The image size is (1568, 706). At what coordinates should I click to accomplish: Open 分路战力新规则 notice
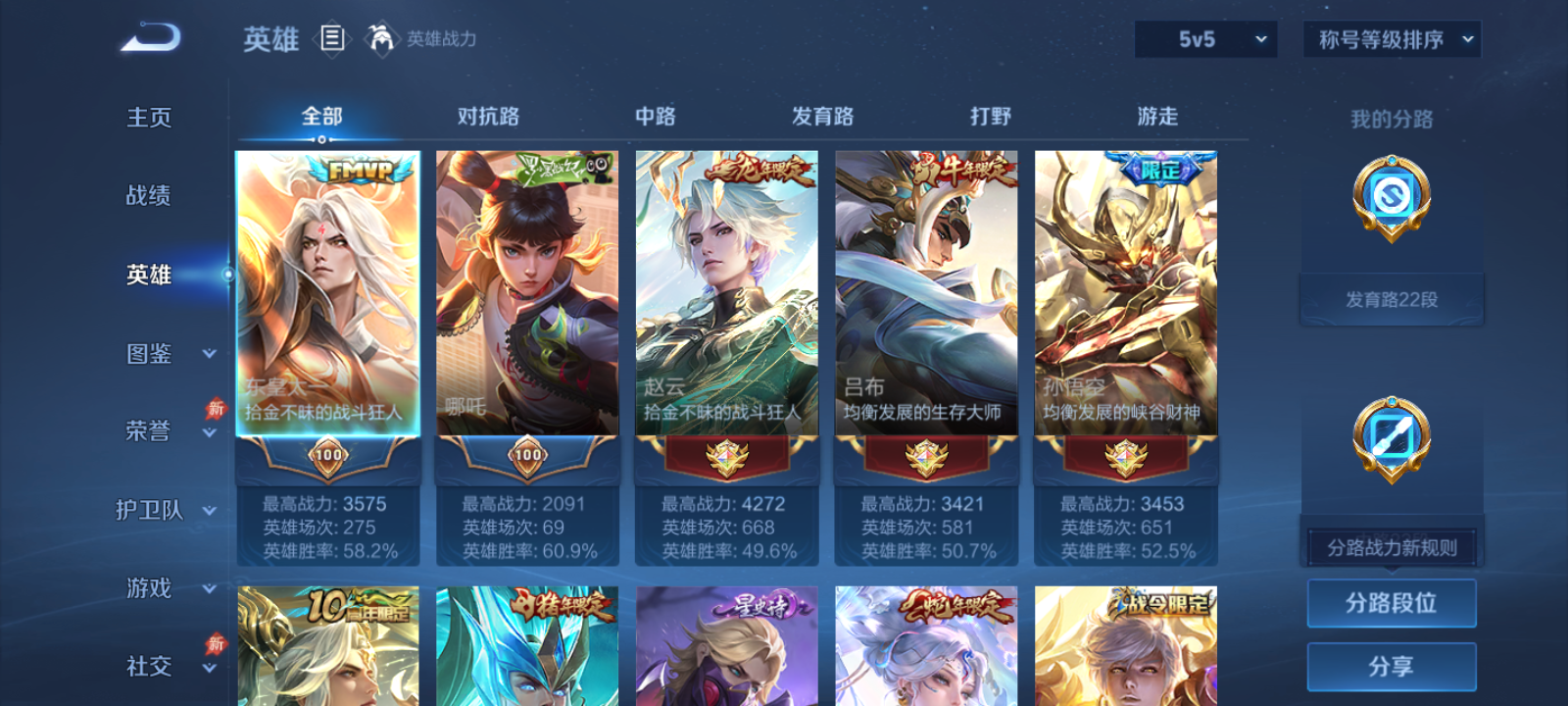(x=1391, y=547)
